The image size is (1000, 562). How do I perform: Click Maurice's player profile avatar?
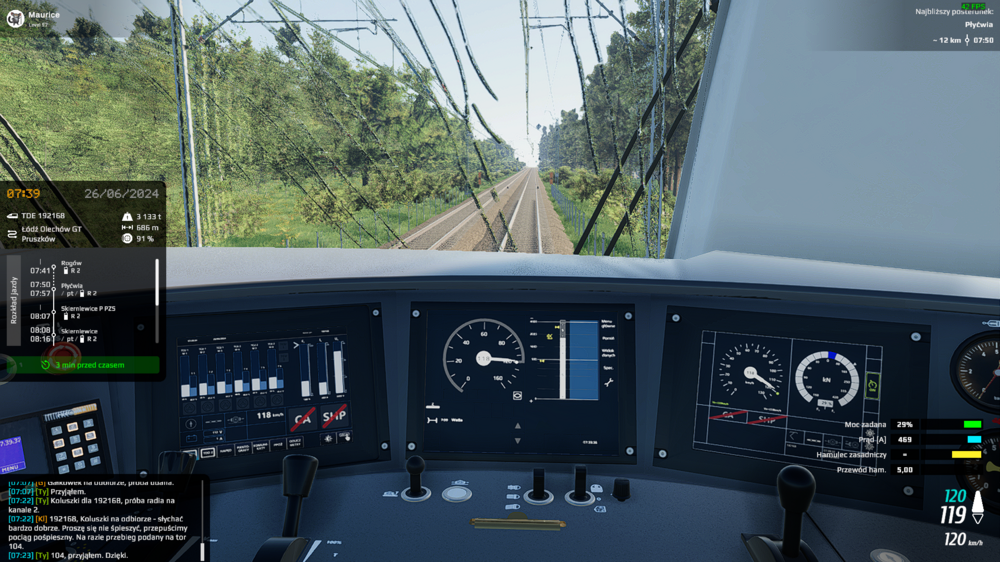(16, 18)
